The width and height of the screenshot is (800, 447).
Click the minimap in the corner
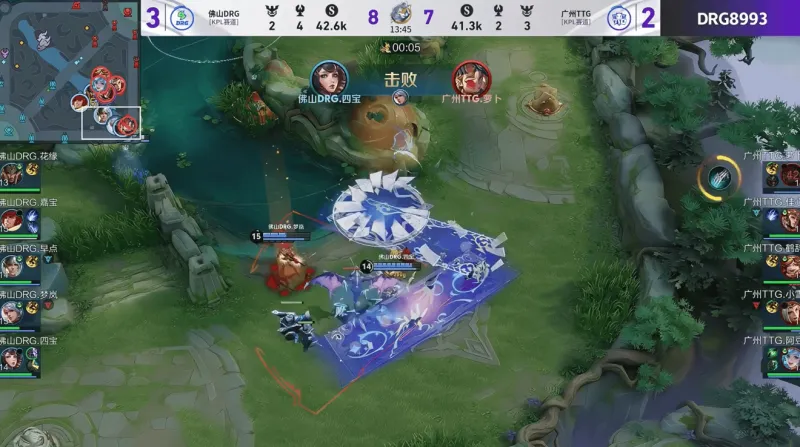70,69
